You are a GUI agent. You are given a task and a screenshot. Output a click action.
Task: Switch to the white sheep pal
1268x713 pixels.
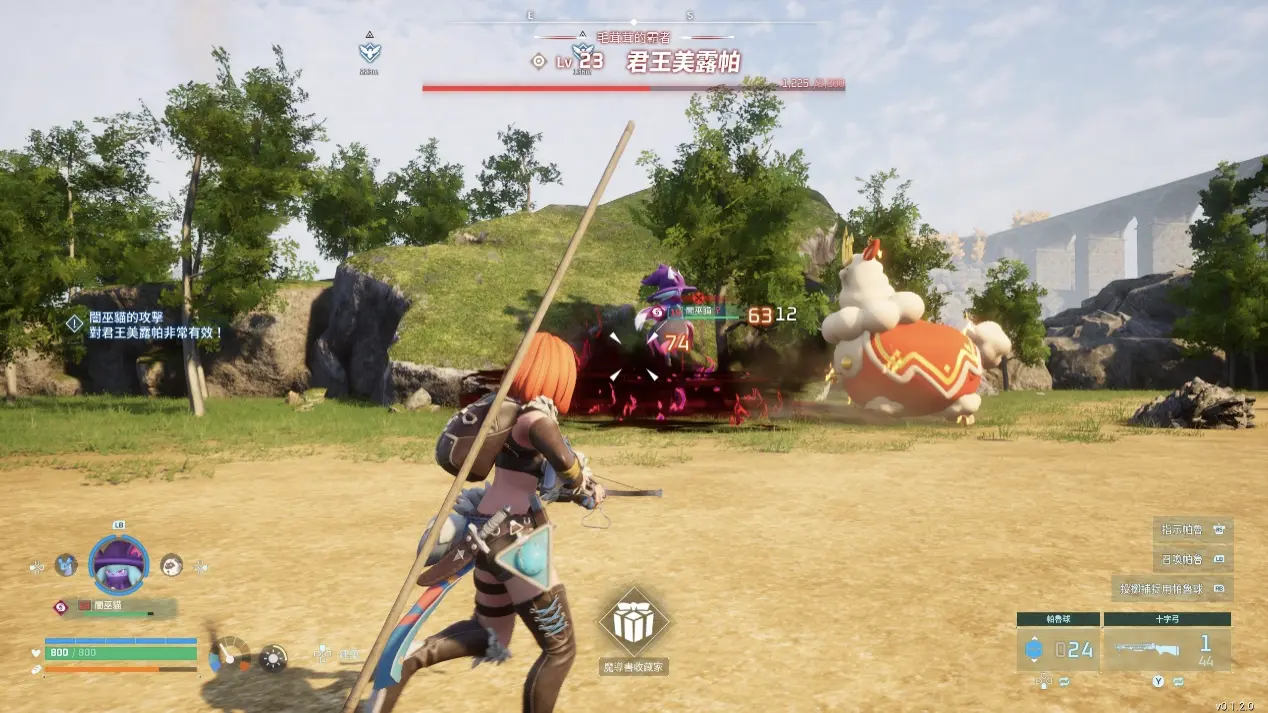tap(172, 565)
